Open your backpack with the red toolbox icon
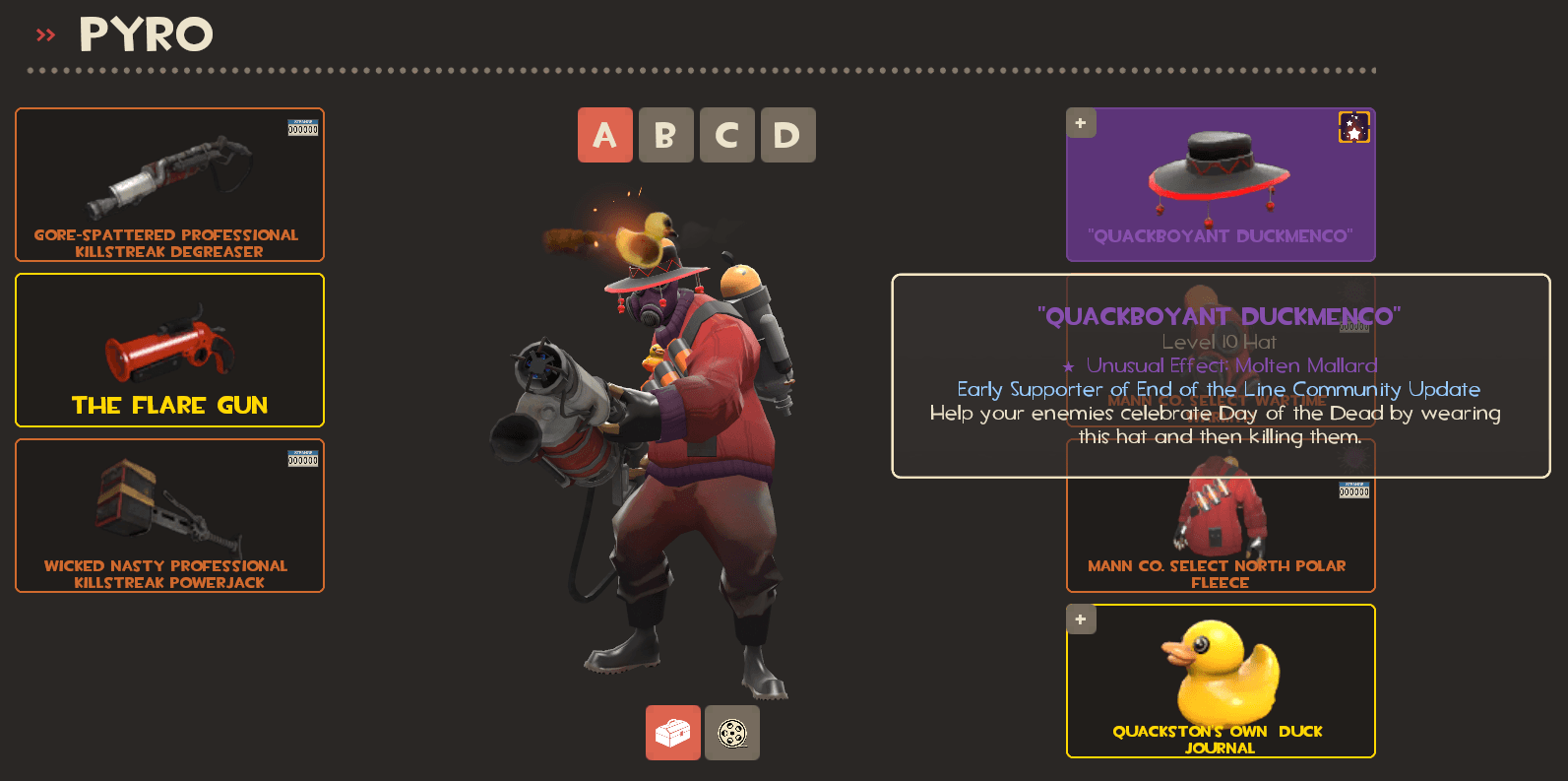This screenshot has width=1568, height=781. coord(672,732)
